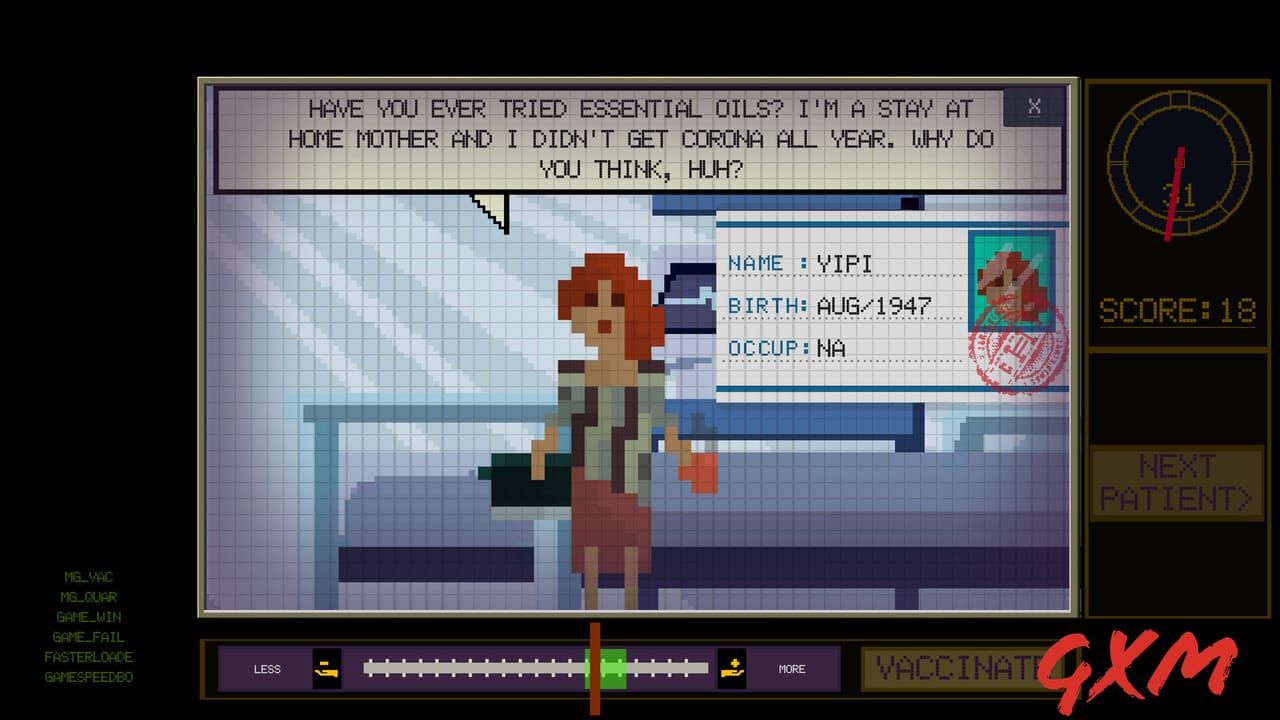Select the MG_VAC debug entry

click(x=88, y=577)
